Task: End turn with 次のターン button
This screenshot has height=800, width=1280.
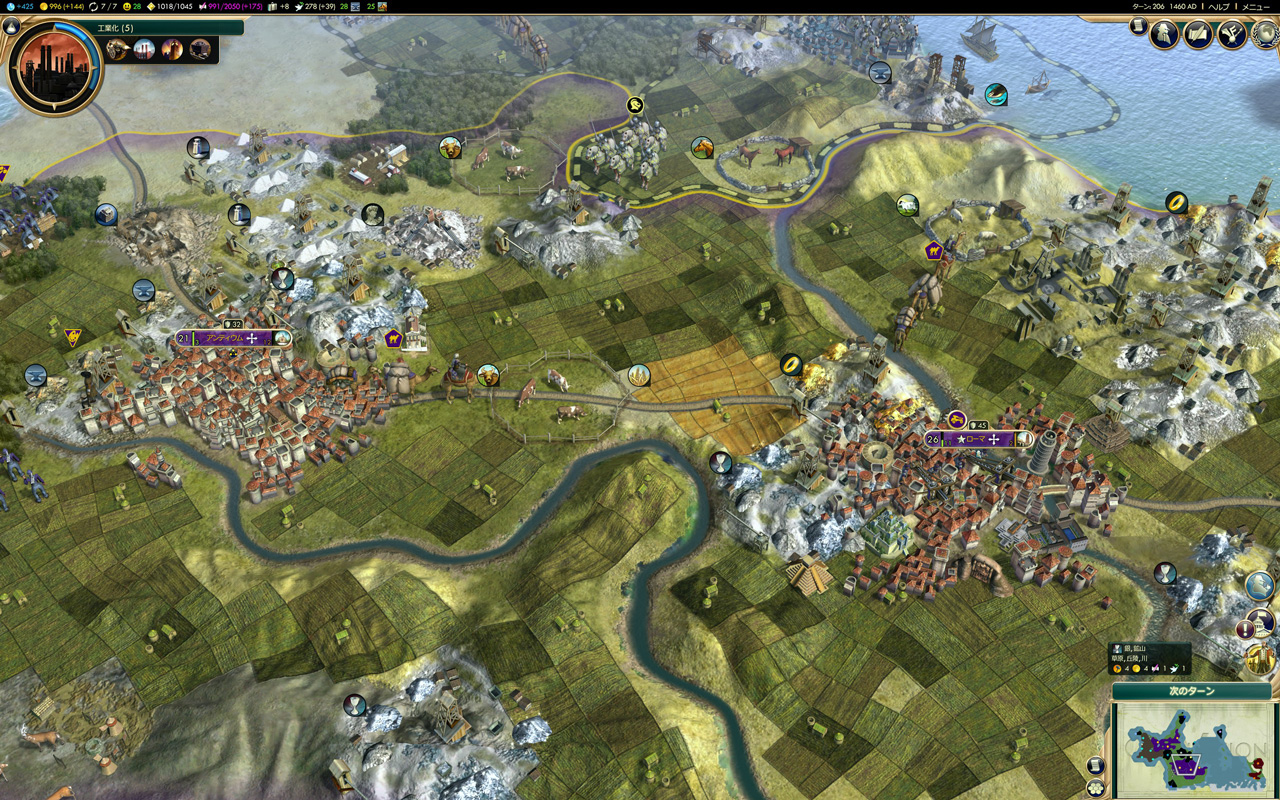Action: 1191,691
